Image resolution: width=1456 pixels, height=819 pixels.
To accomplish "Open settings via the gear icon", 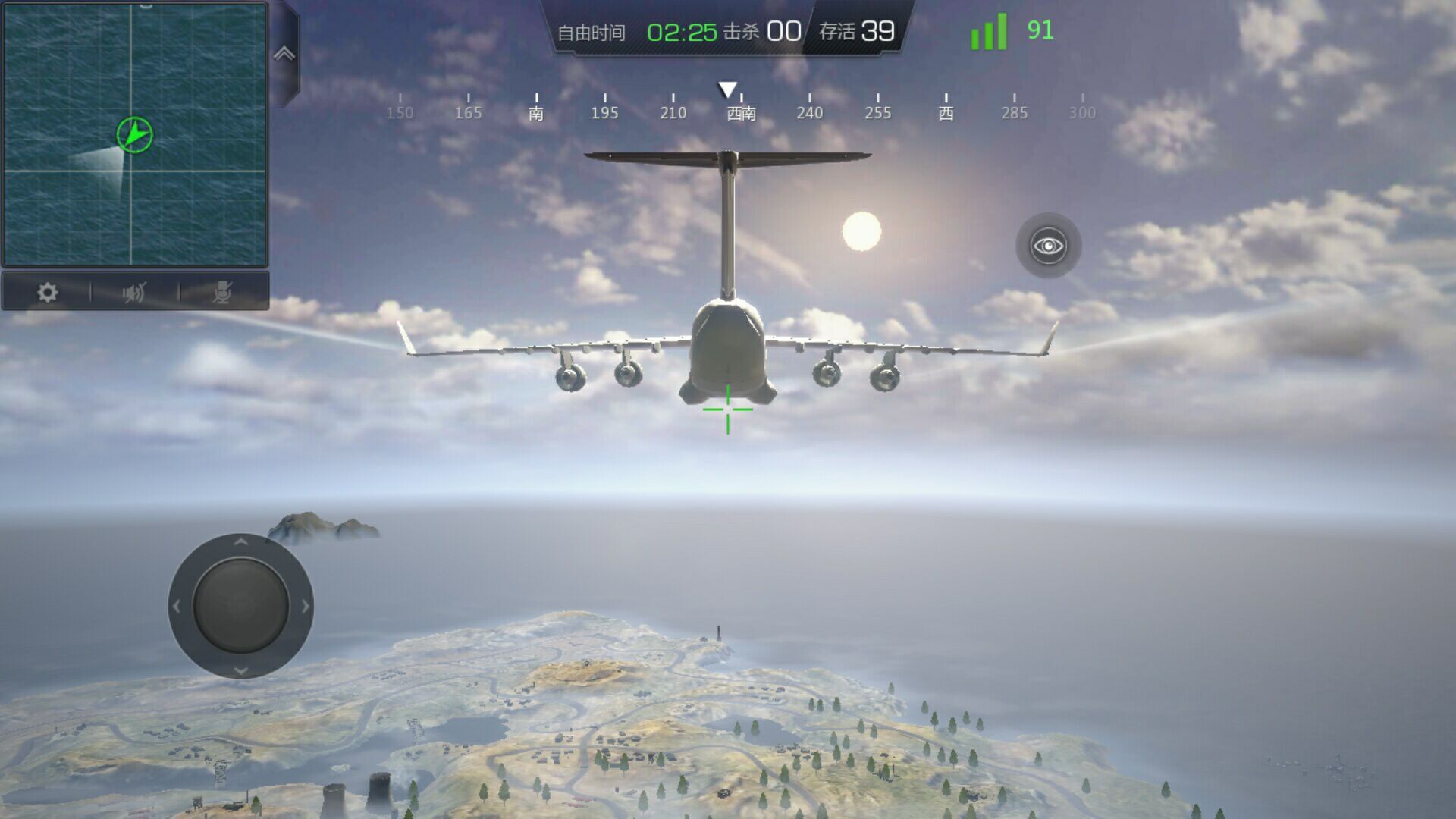I will (47, 293).
